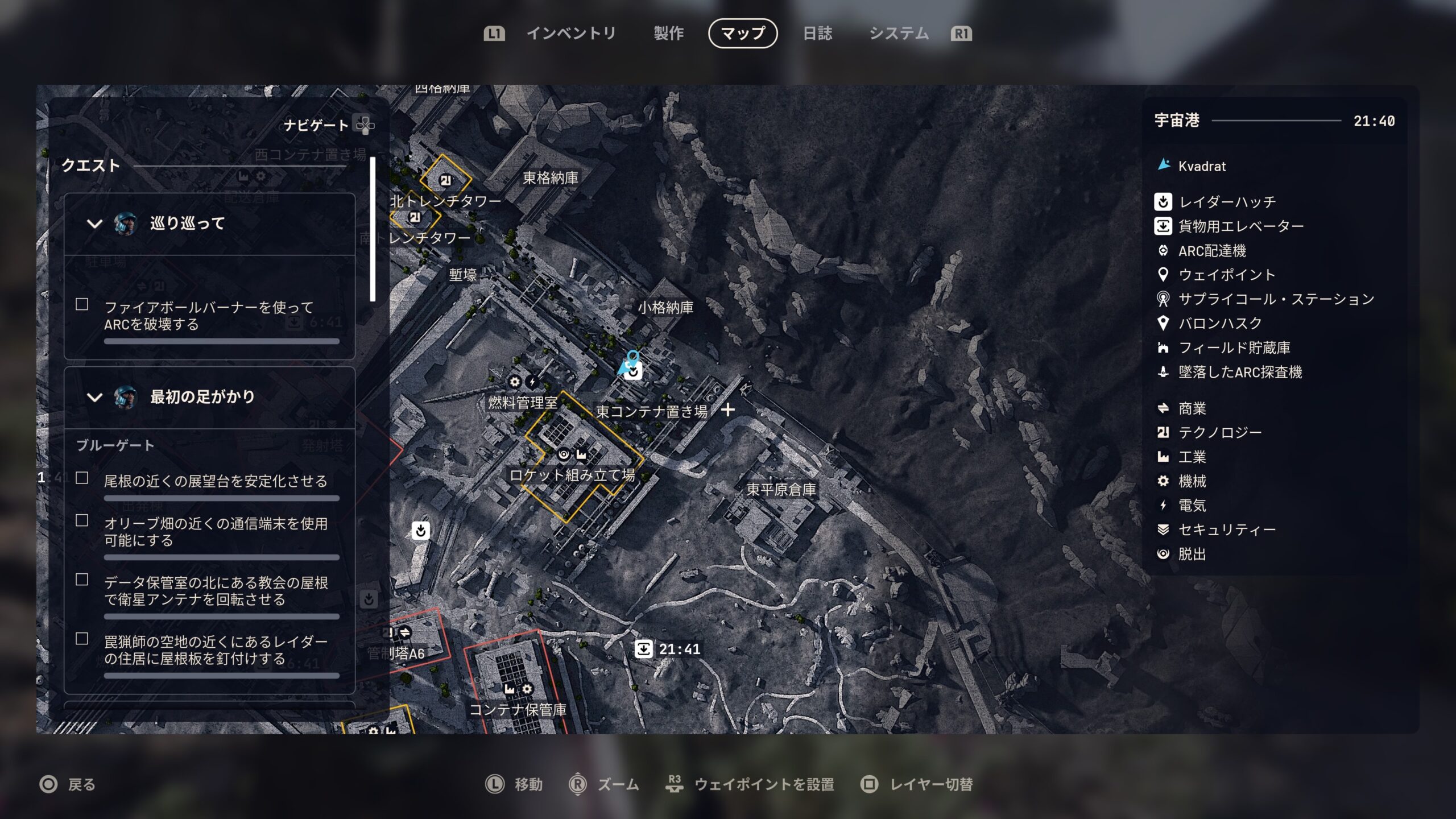The image size is (1456, 819).
Task: Tick the オリーブ畑 通信端末 objective checkbox
Action: (x=82, y=521)
